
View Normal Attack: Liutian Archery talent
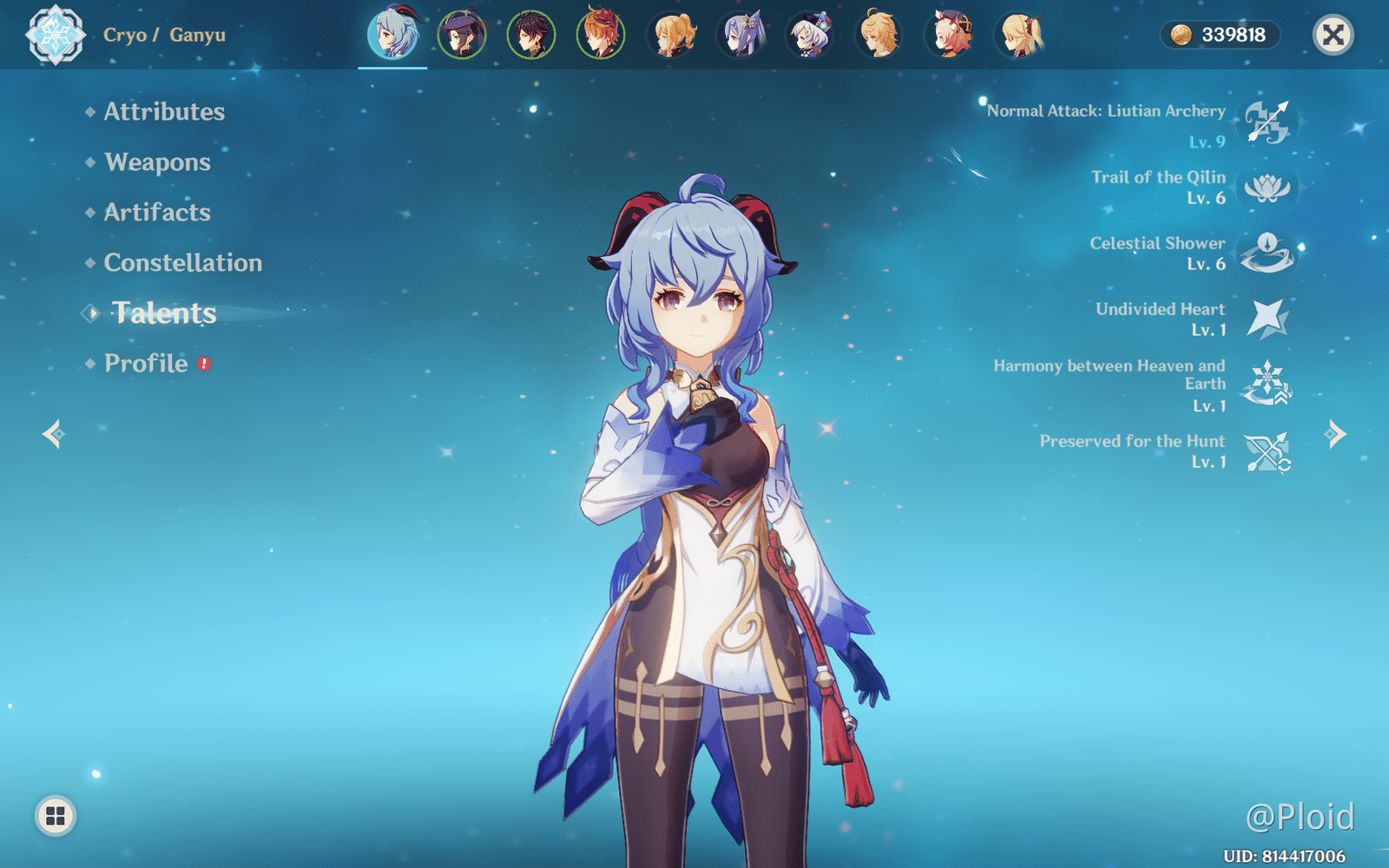click(1267, 122)
